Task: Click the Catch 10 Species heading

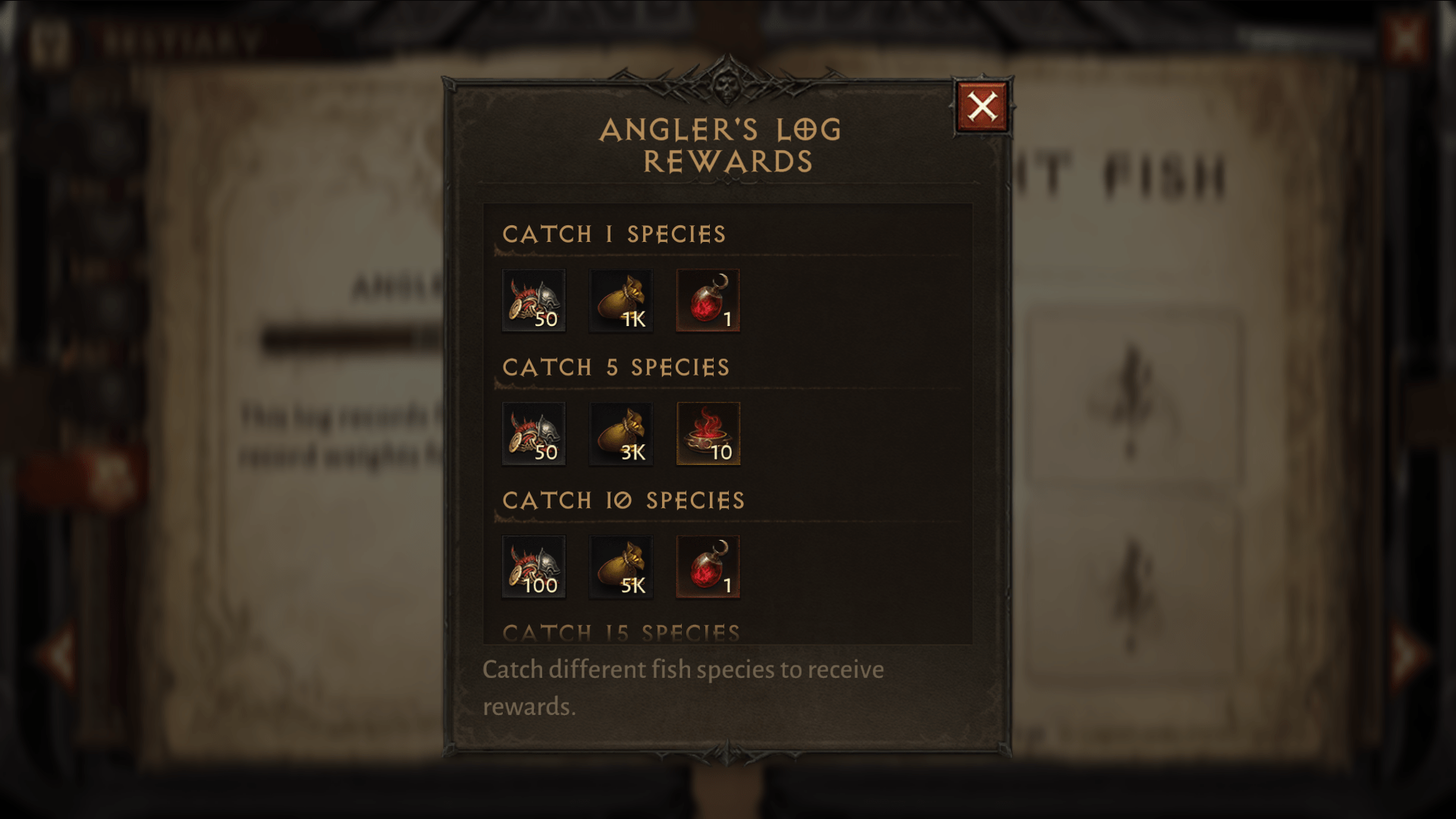Action: tap(625, 500)
